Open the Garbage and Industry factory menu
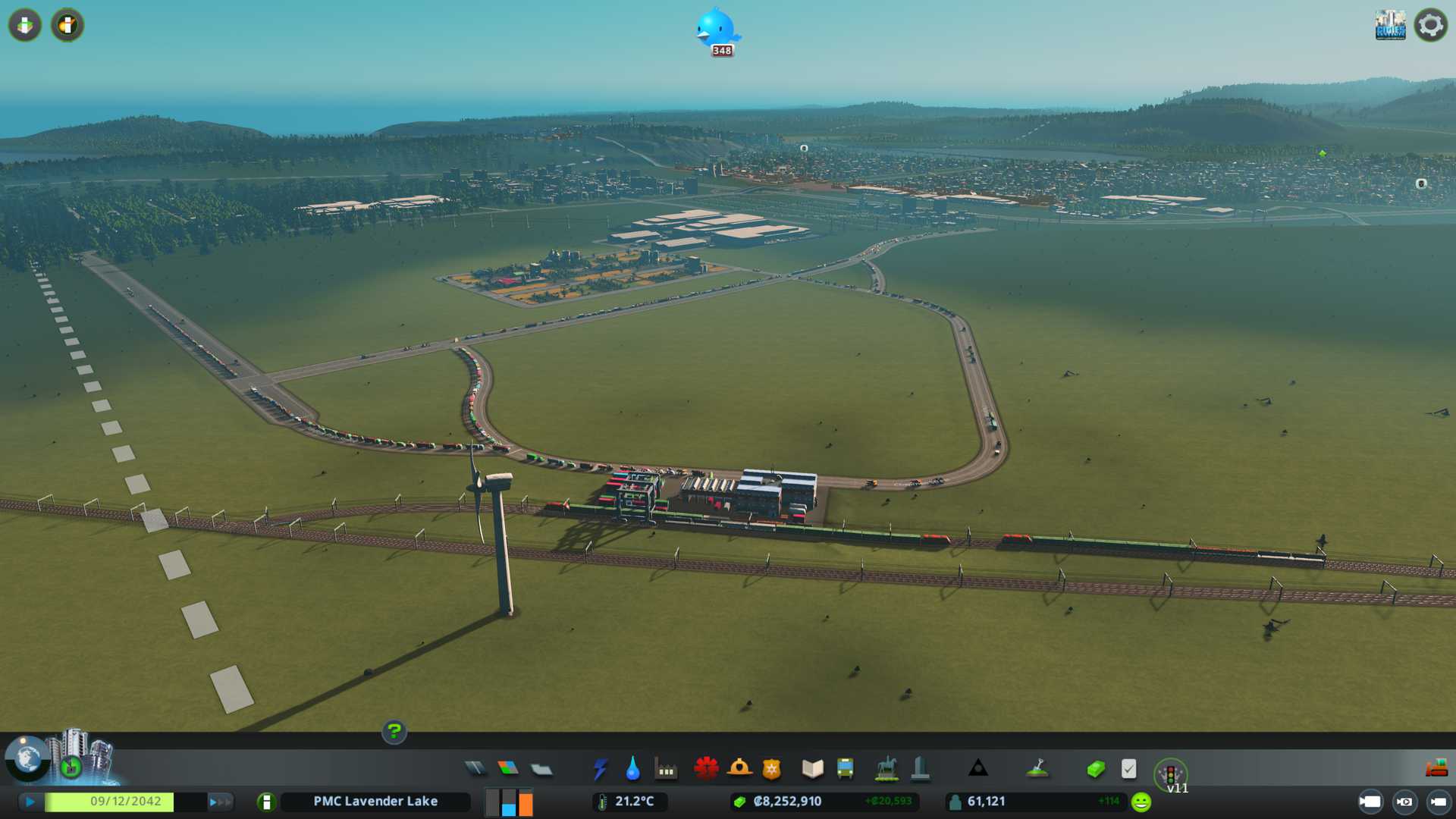1456x819 pixels. click(666, 770)
